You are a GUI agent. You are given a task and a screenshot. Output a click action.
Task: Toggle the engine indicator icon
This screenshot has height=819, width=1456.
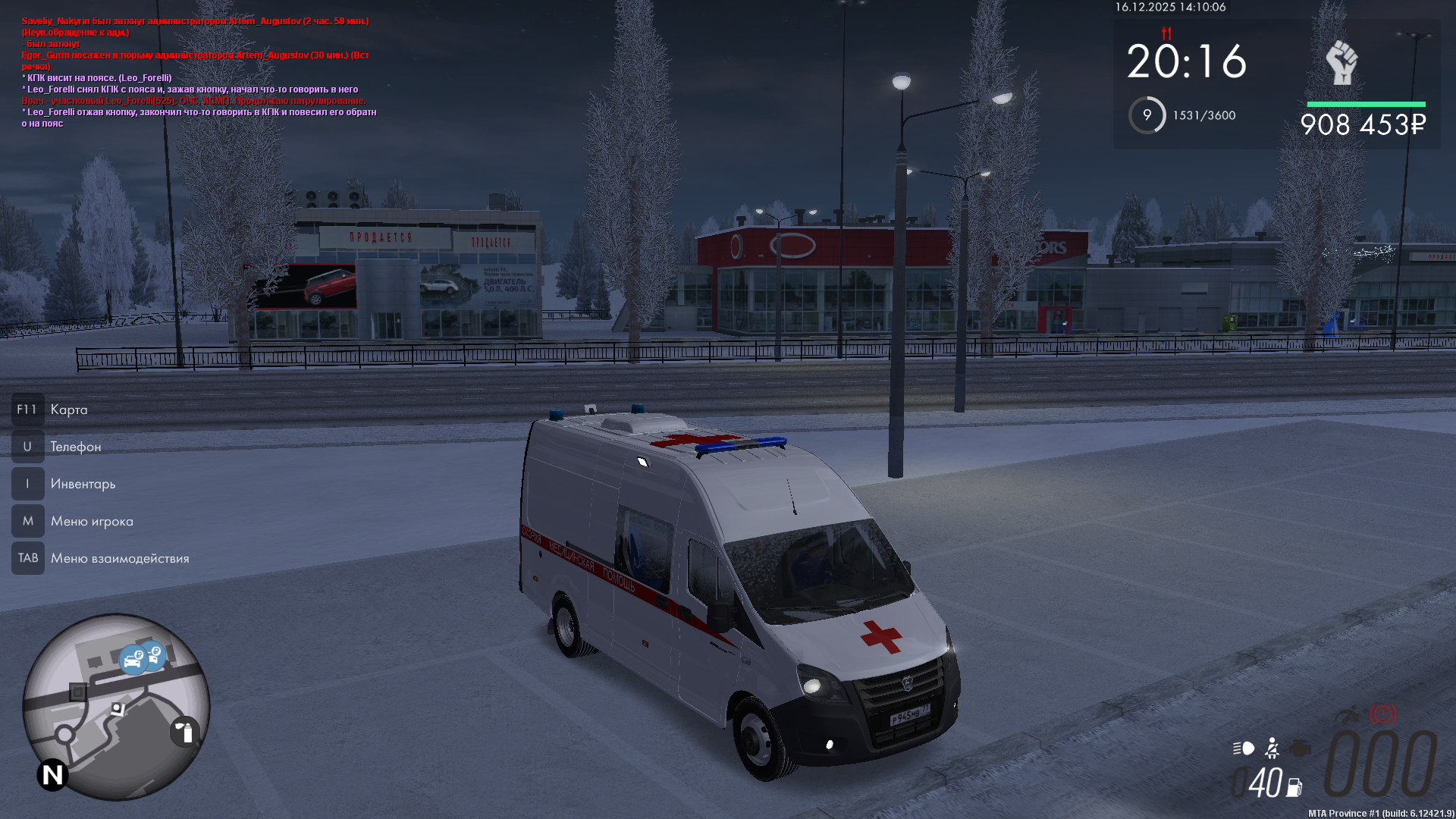coord(1300,748)
